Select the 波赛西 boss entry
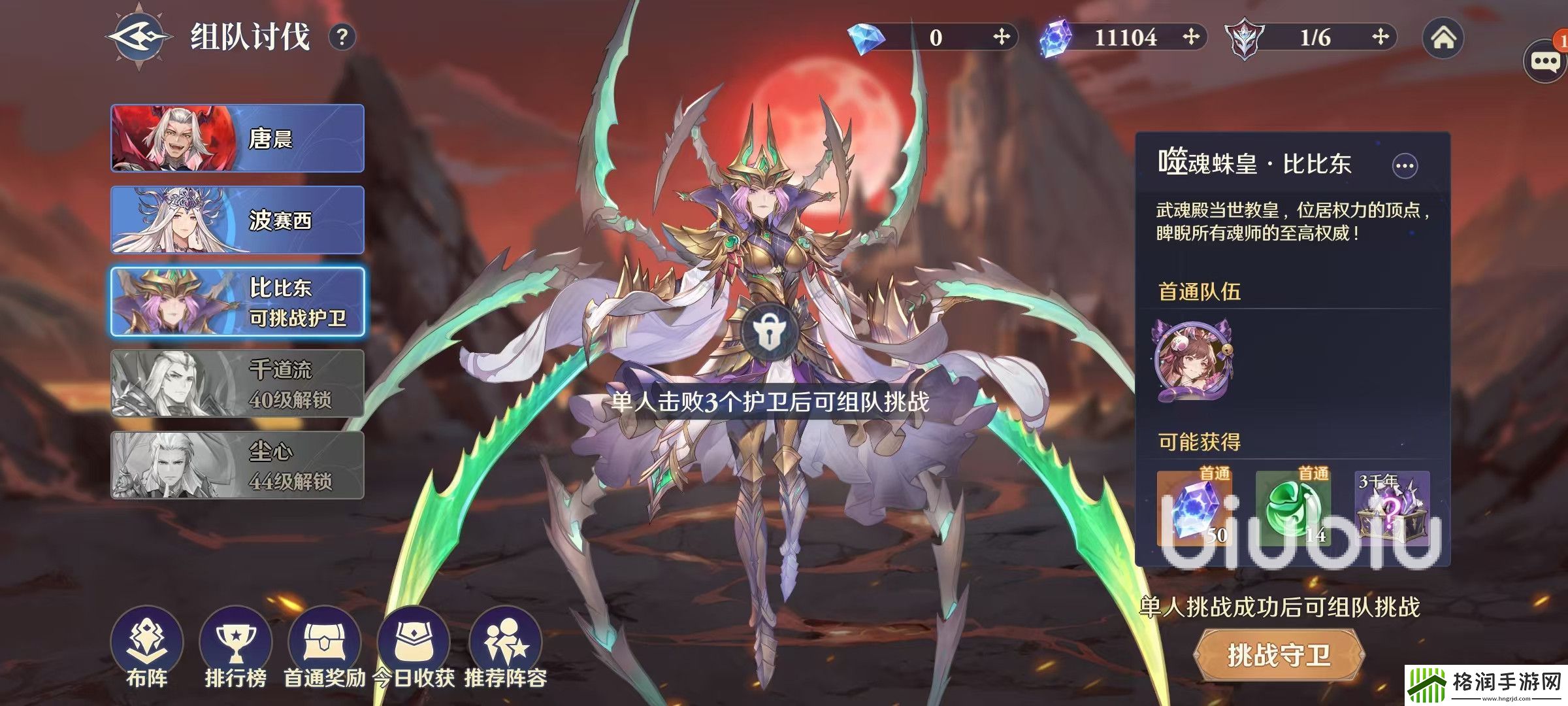The height and width of the screenshot is (706, 1568). tap(237, 220)
